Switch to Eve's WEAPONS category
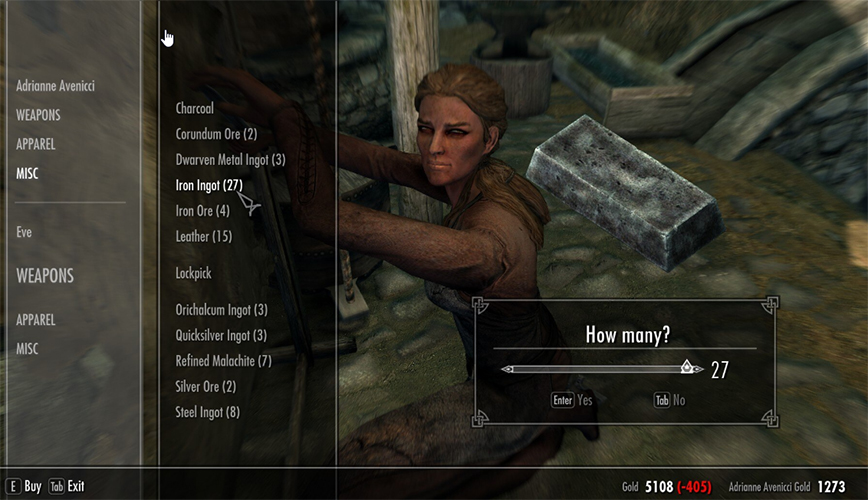Image resolution: width=868 pixels, height=500 pixels. pos(45,275)
